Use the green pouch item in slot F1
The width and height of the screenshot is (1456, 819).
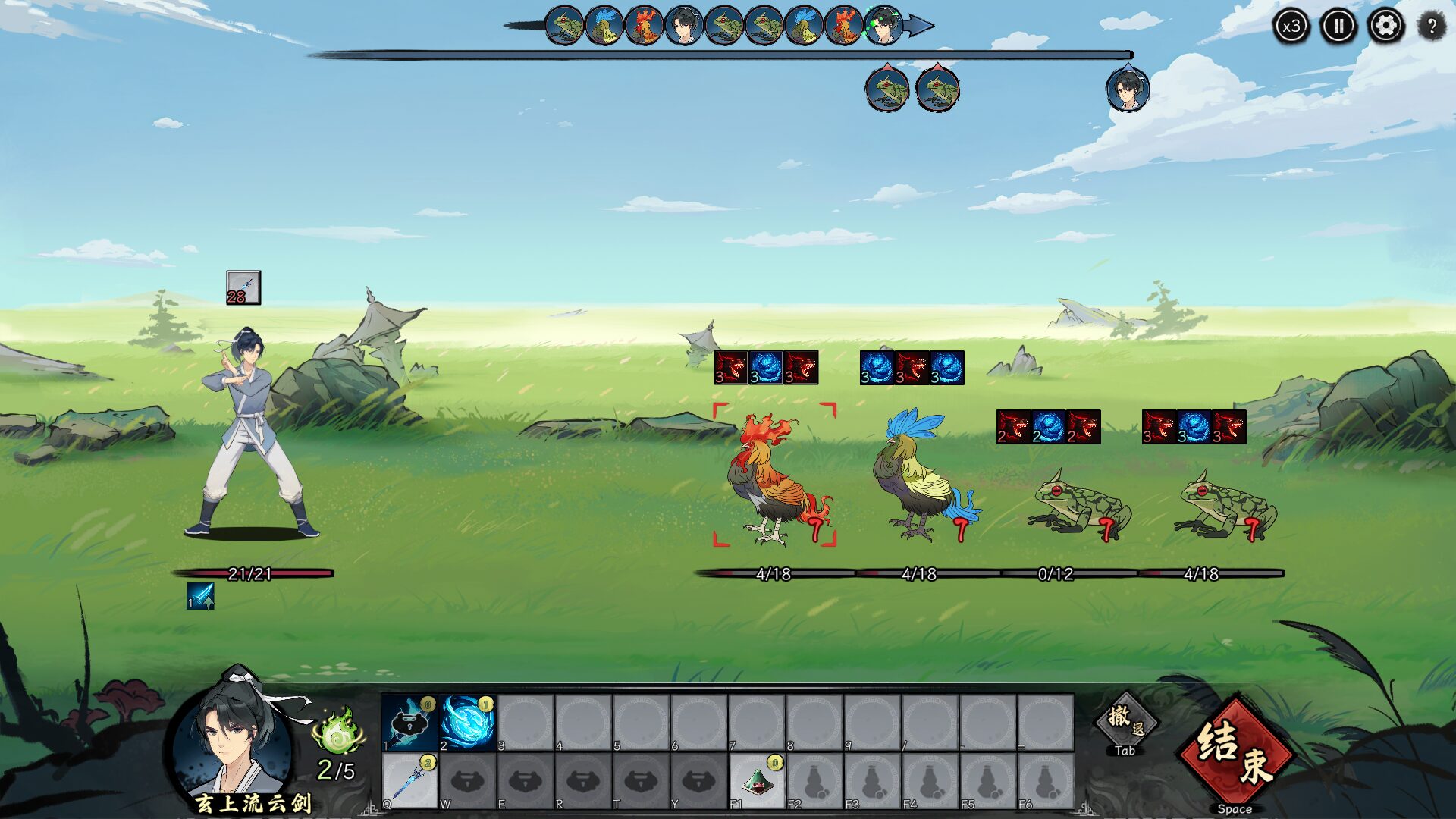pos(756,780)
